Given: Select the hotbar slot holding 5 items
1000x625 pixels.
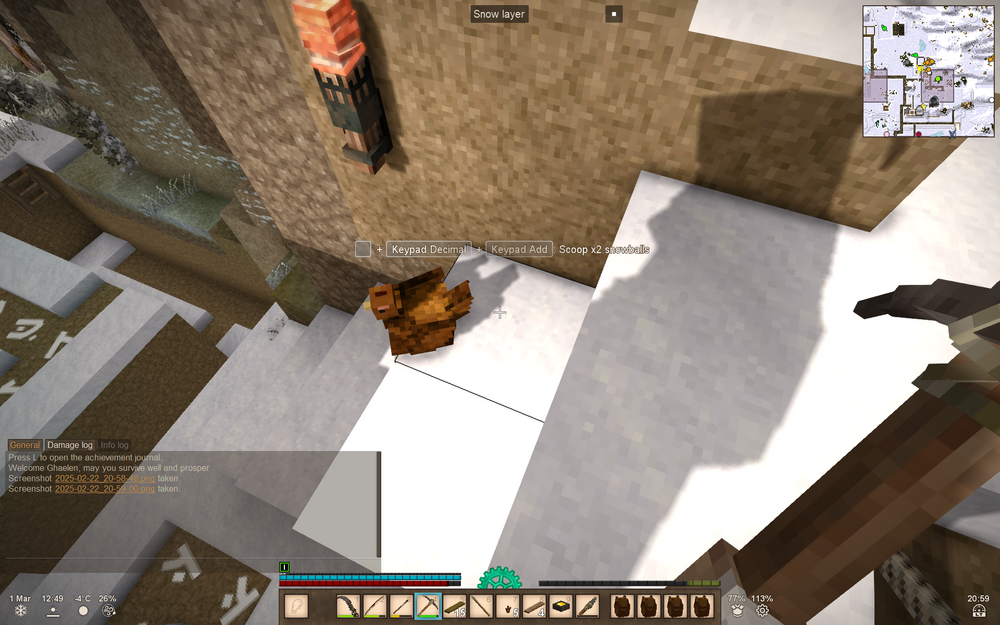Looking at the screenshot, I should click(x=508, y=607).
